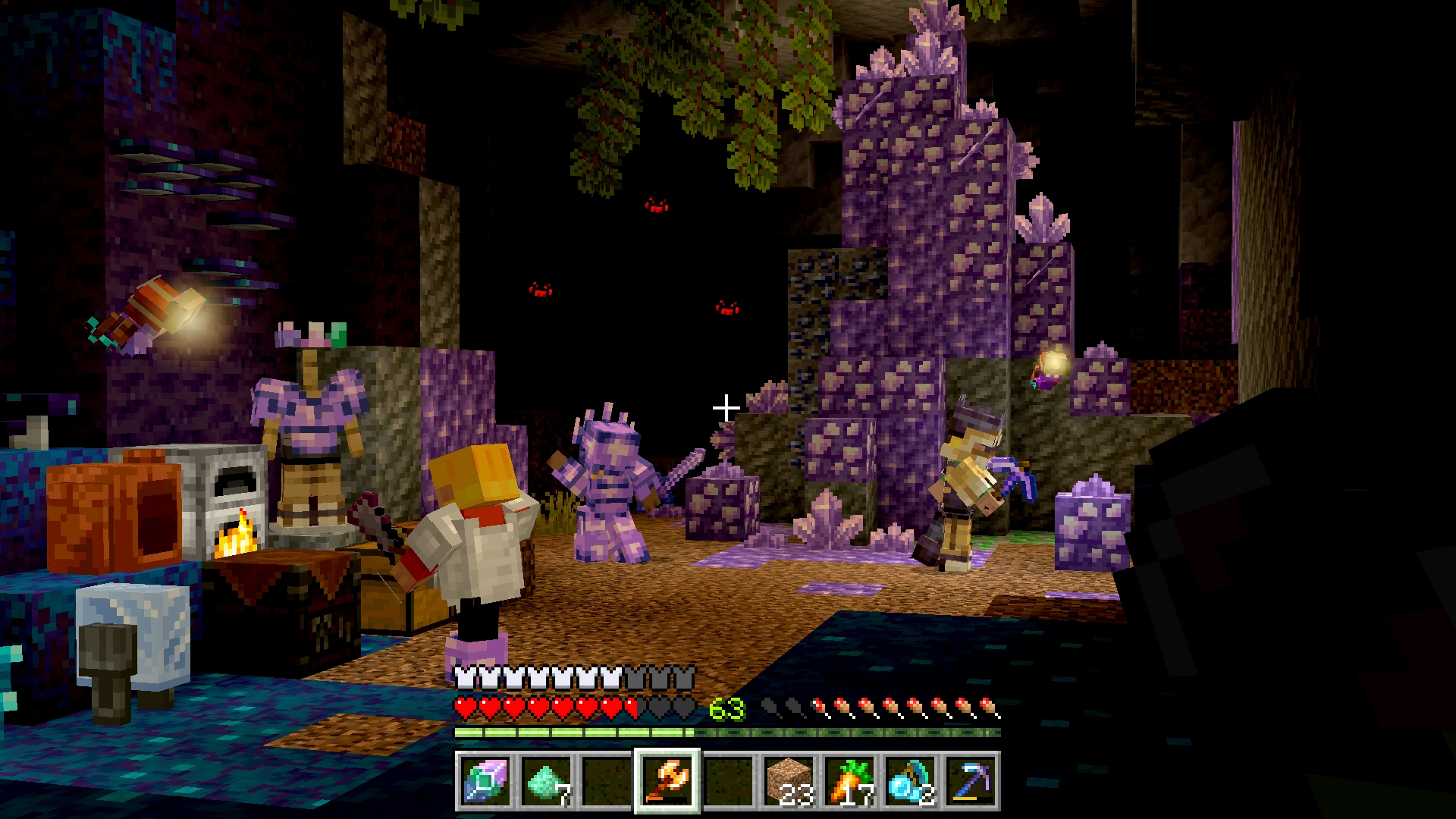Select the dirt block stack slot
This screenshot has width=1456, height=819.
789,782
